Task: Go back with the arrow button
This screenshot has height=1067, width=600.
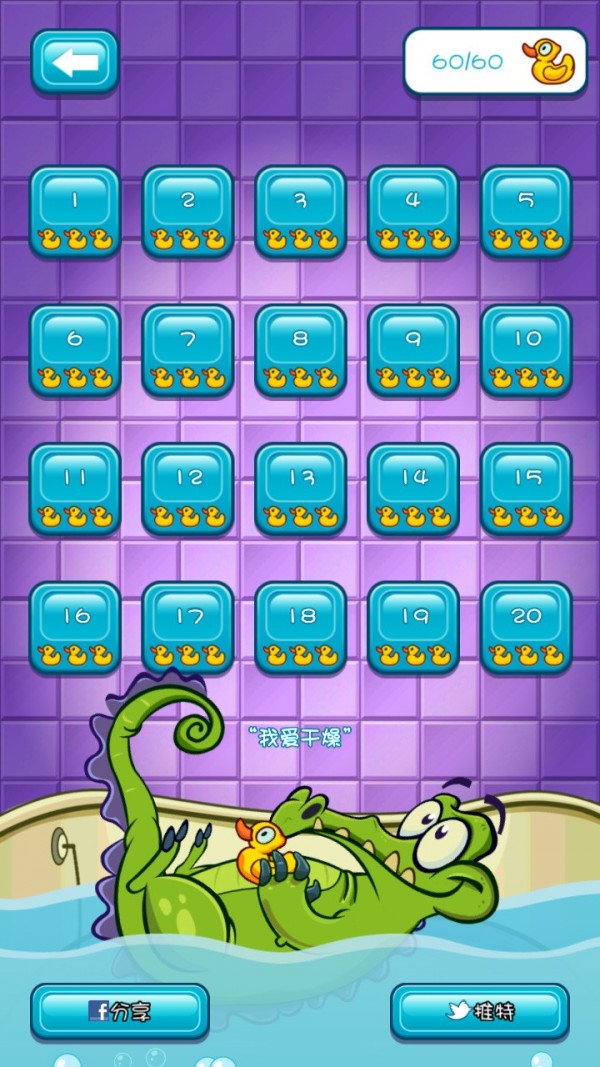Action: pyautogui.click(x=75, y=62)
